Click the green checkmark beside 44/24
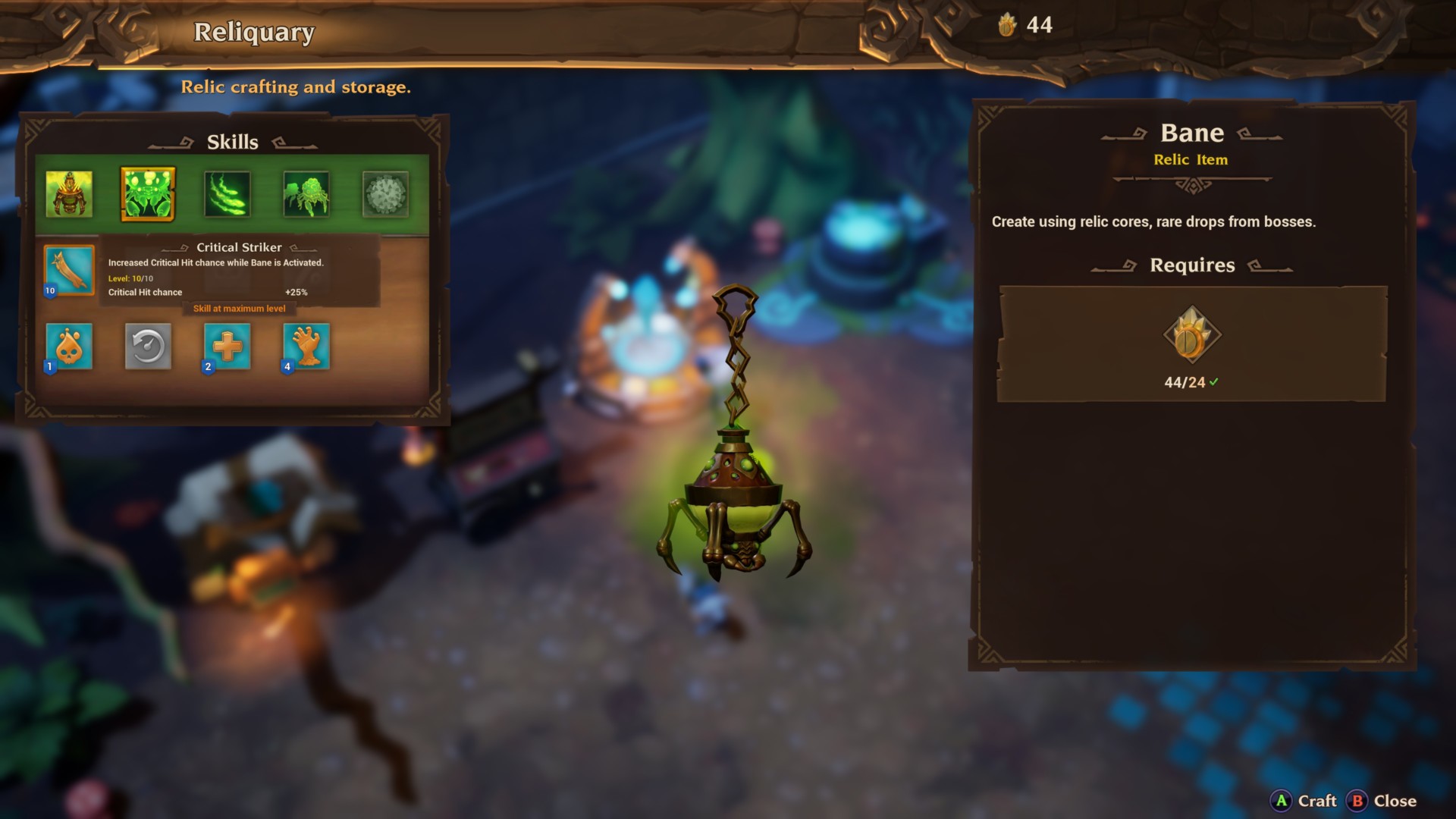This screenshot has height=819, width=1456. tap(1216, 383)
